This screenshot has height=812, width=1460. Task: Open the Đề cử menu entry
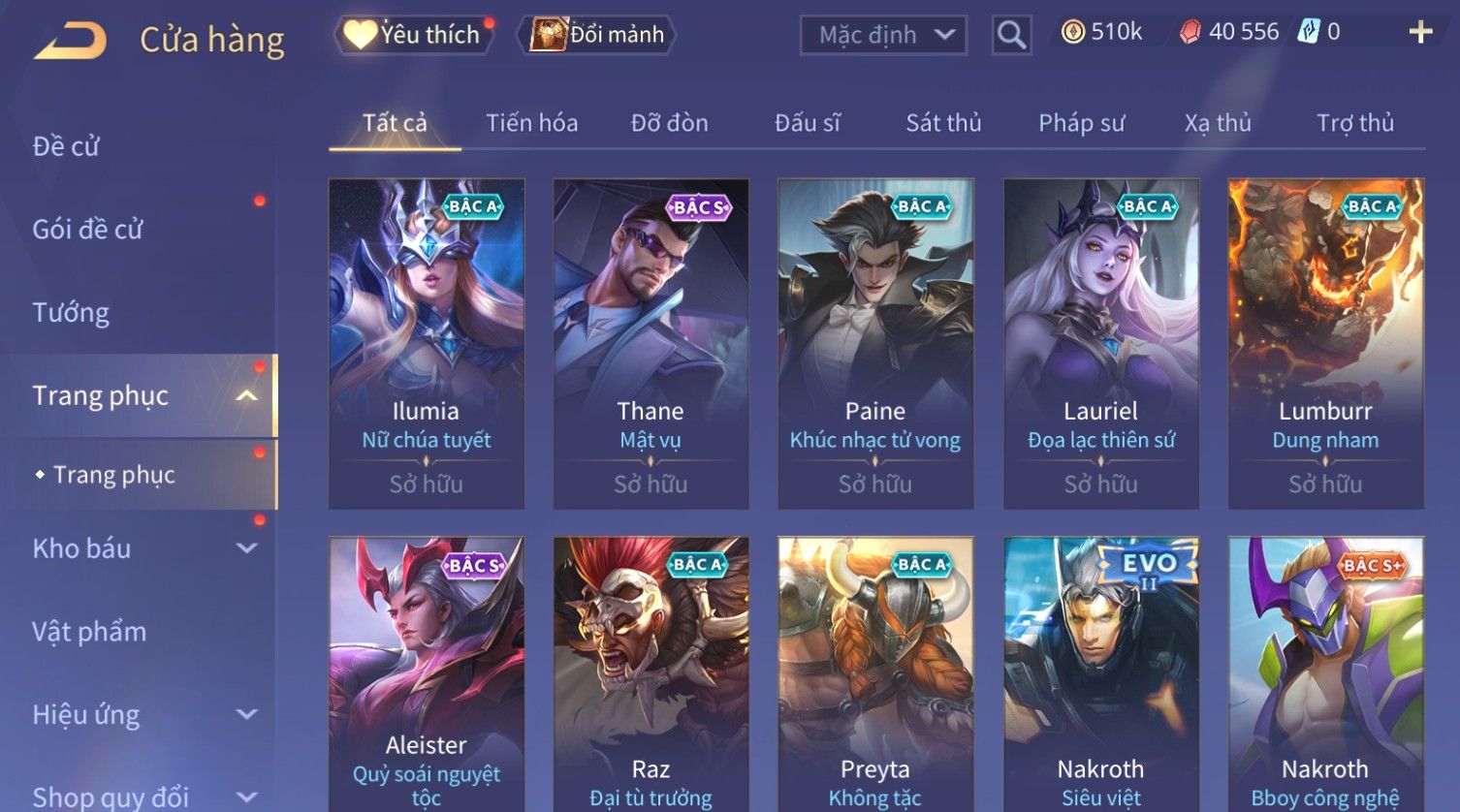[66, 146]
